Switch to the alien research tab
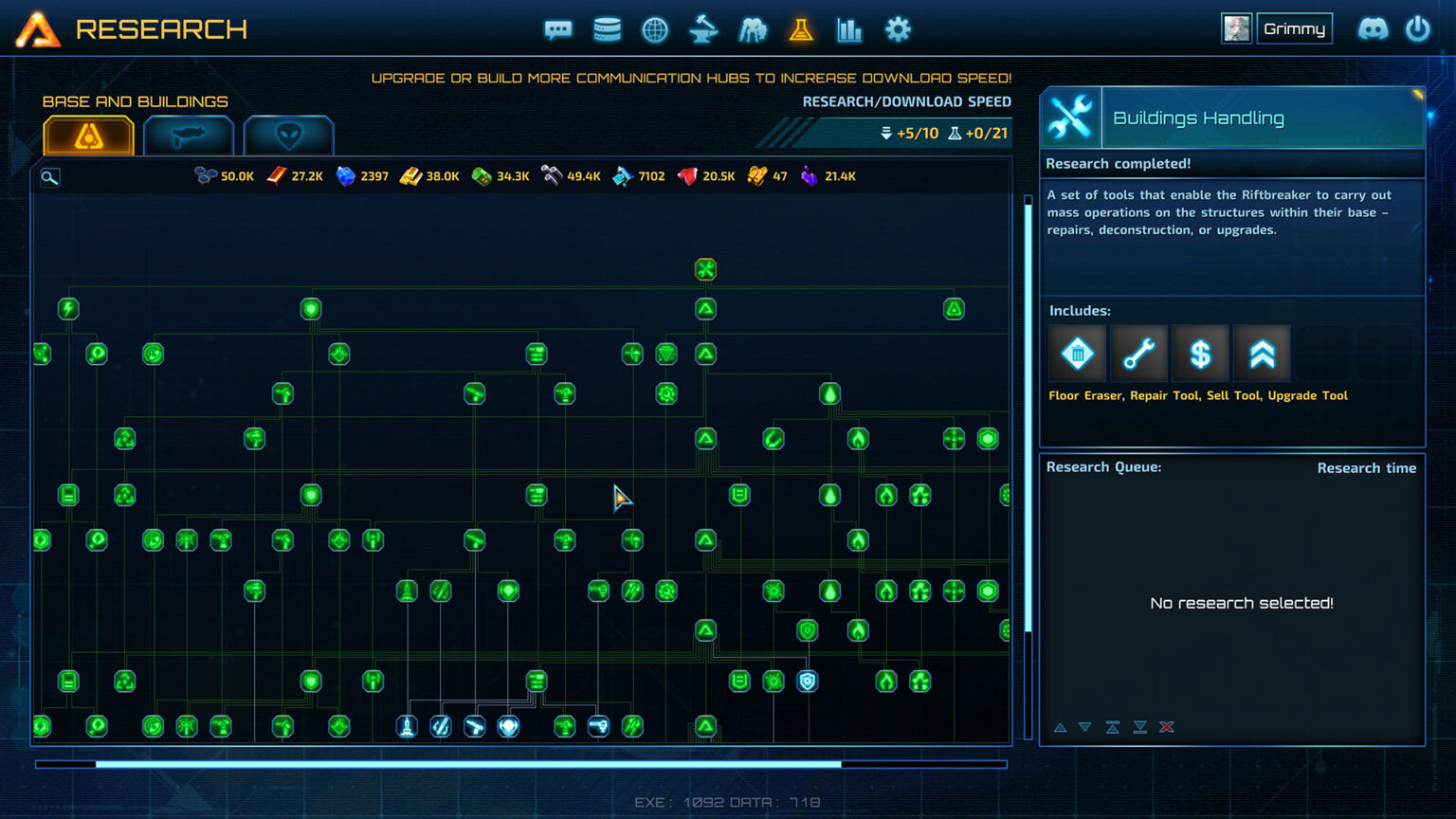This screenshot has width=1456, height=819. [x=289, y=136]
